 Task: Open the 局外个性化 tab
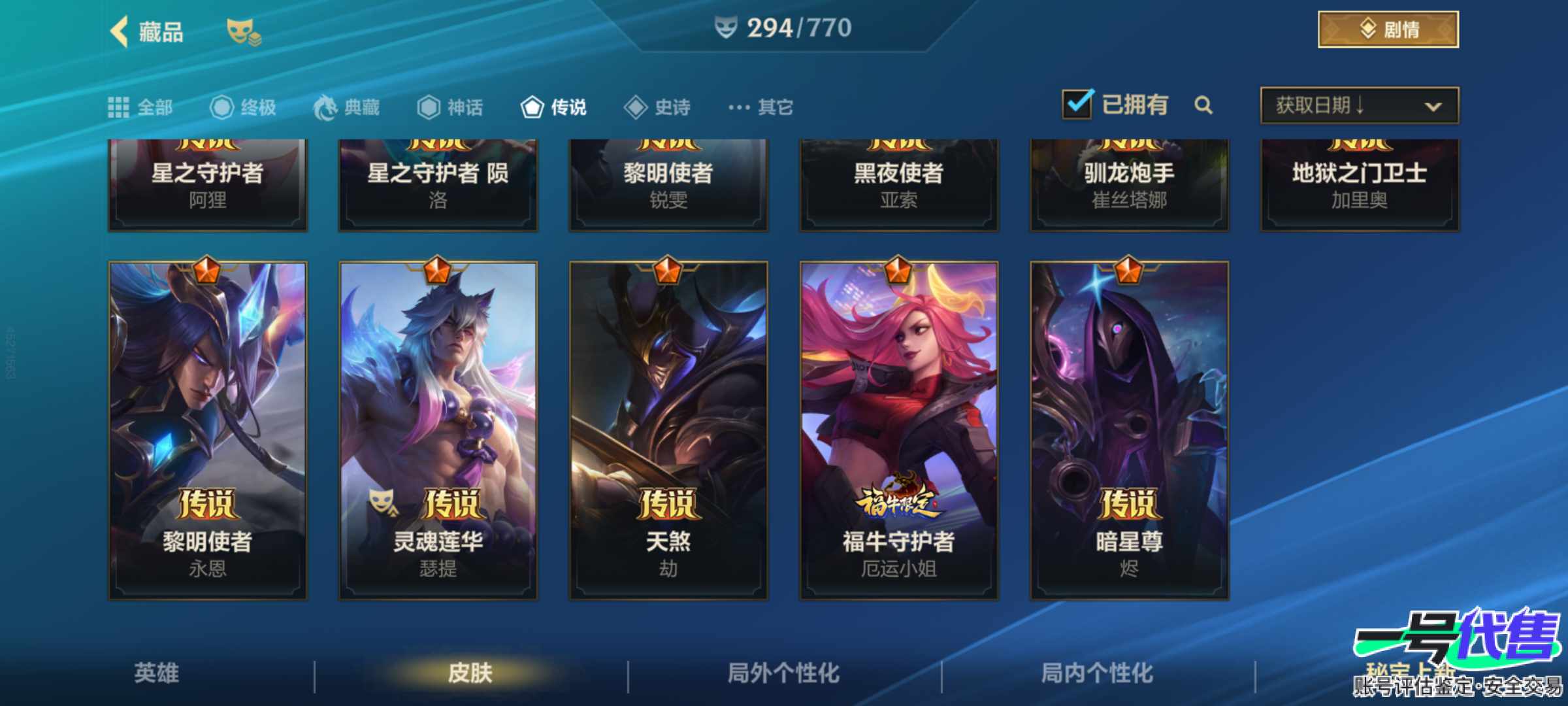pos(784,674)
